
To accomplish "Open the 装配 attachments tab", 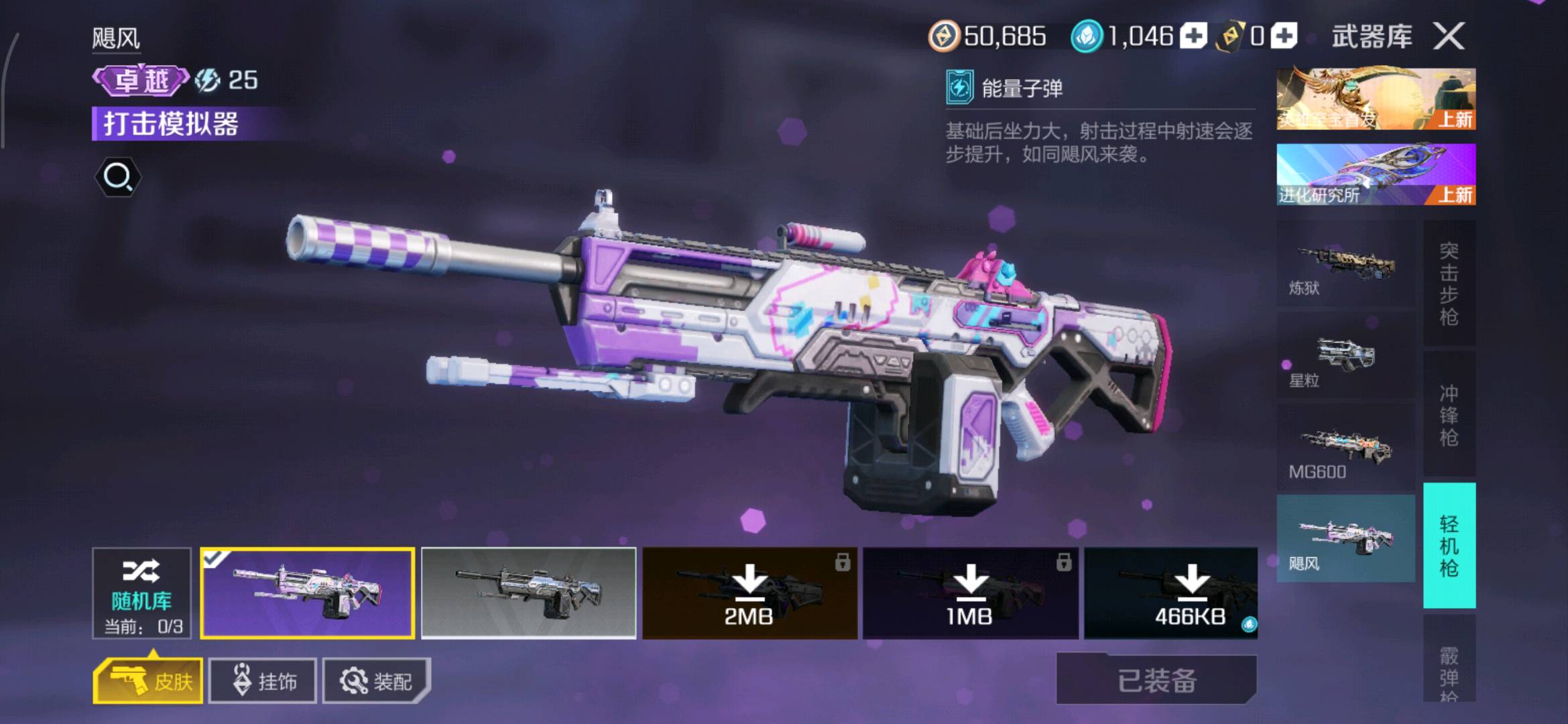I will 376,681.
